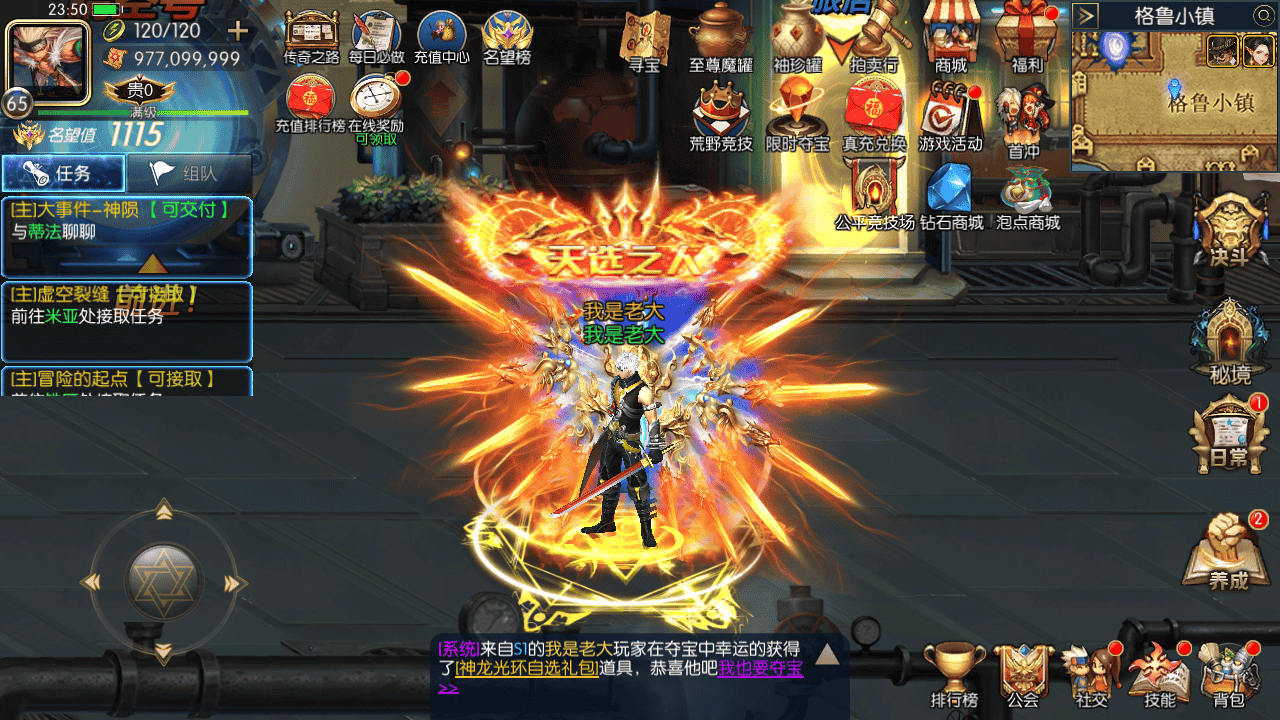Open the 日常 daily menu

(1229, 436)
